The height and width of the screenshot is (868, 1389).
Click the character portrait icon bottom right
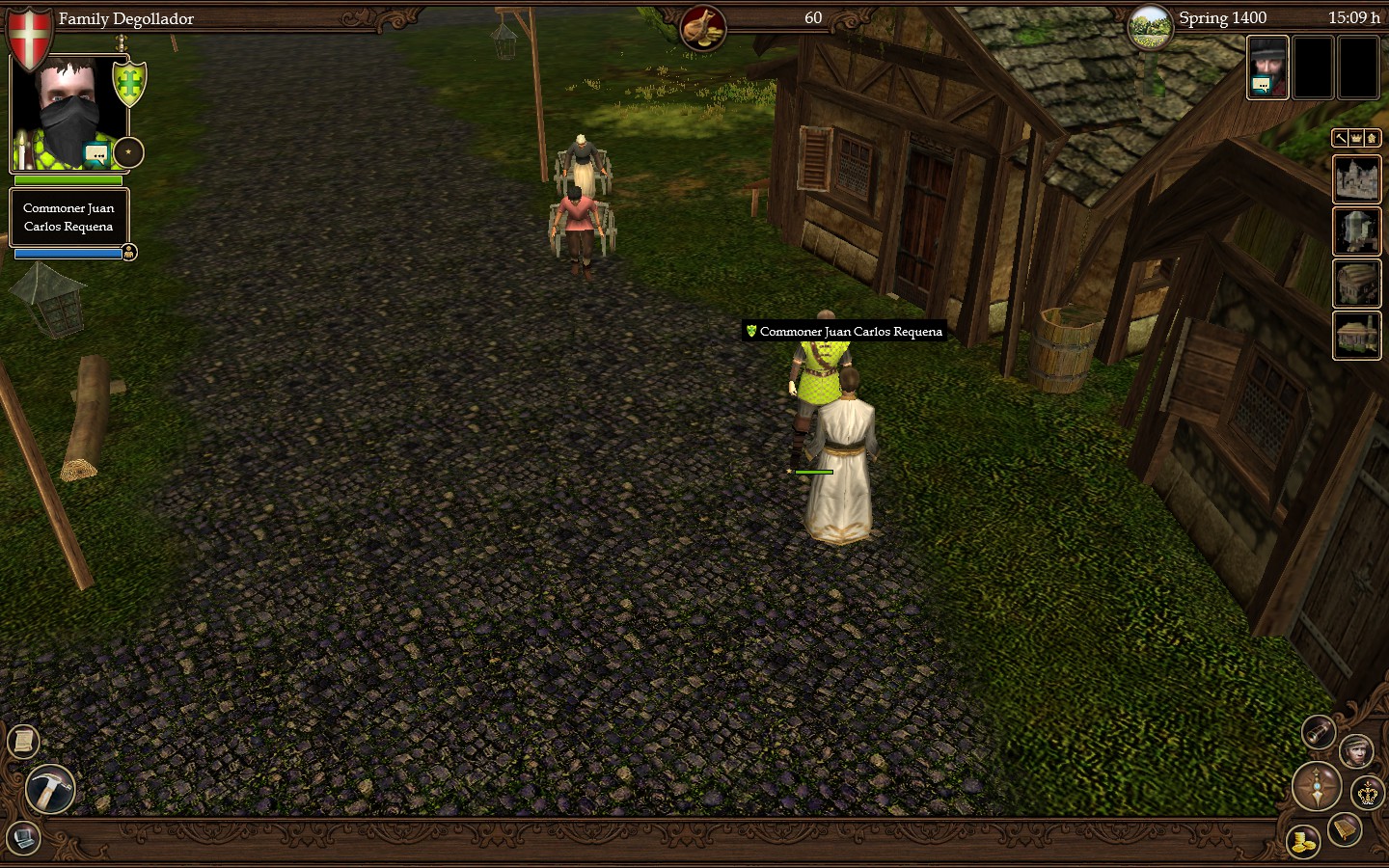point(1357,752)
